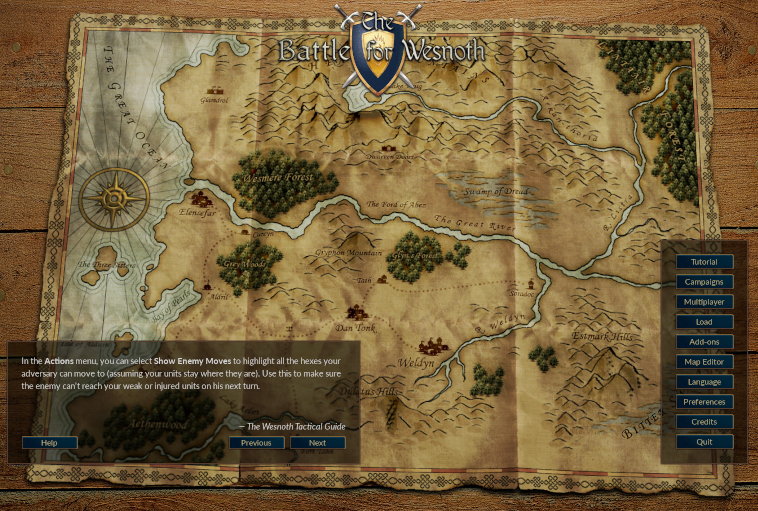Open the Campaigns menu
Viewport: 758px width, 511px height.
click(x=704, y=282)
